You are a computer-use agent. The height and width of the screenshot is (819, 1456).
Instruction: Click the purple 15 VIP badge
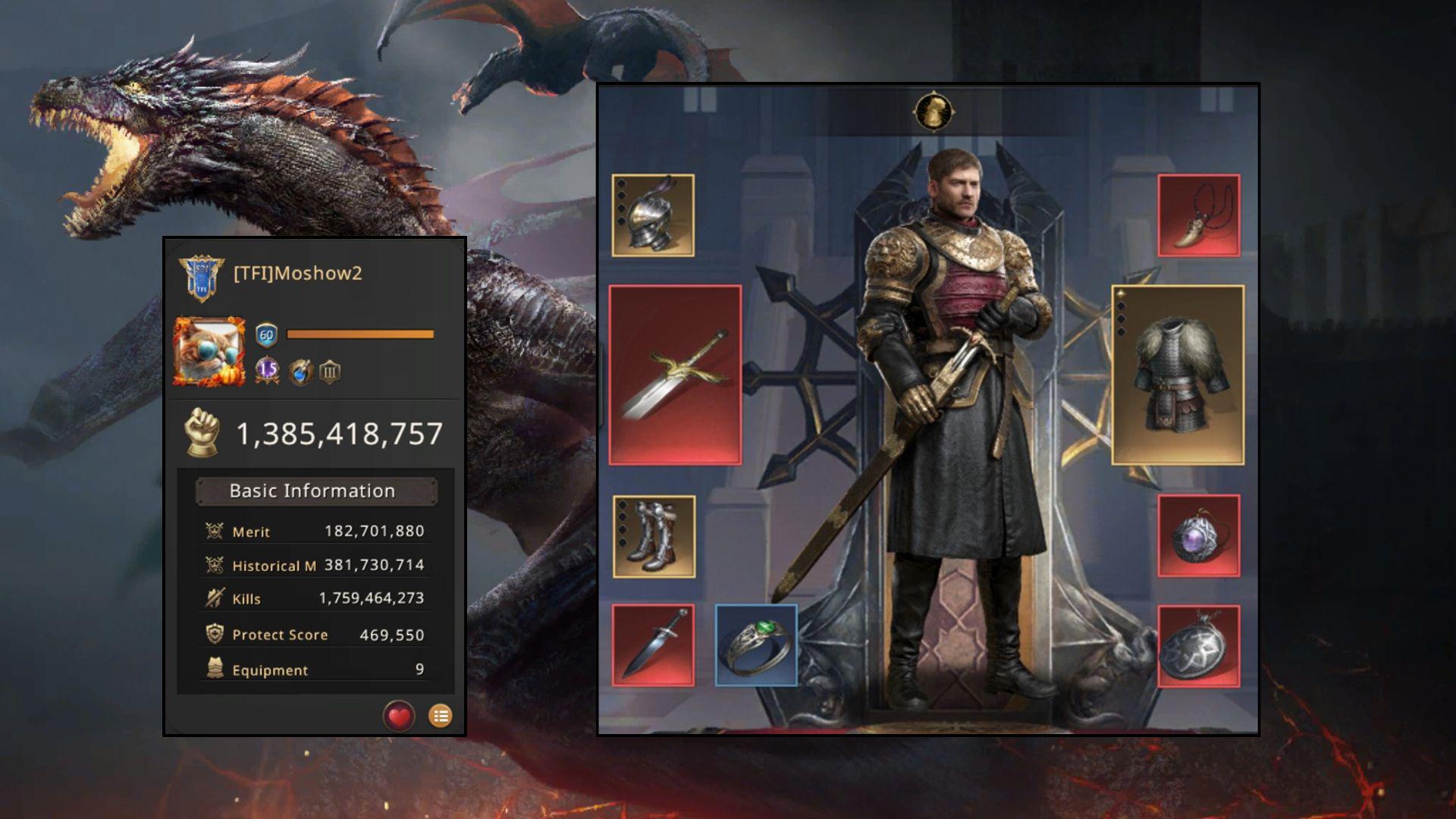pyautogui.click(x=267, y=371)
